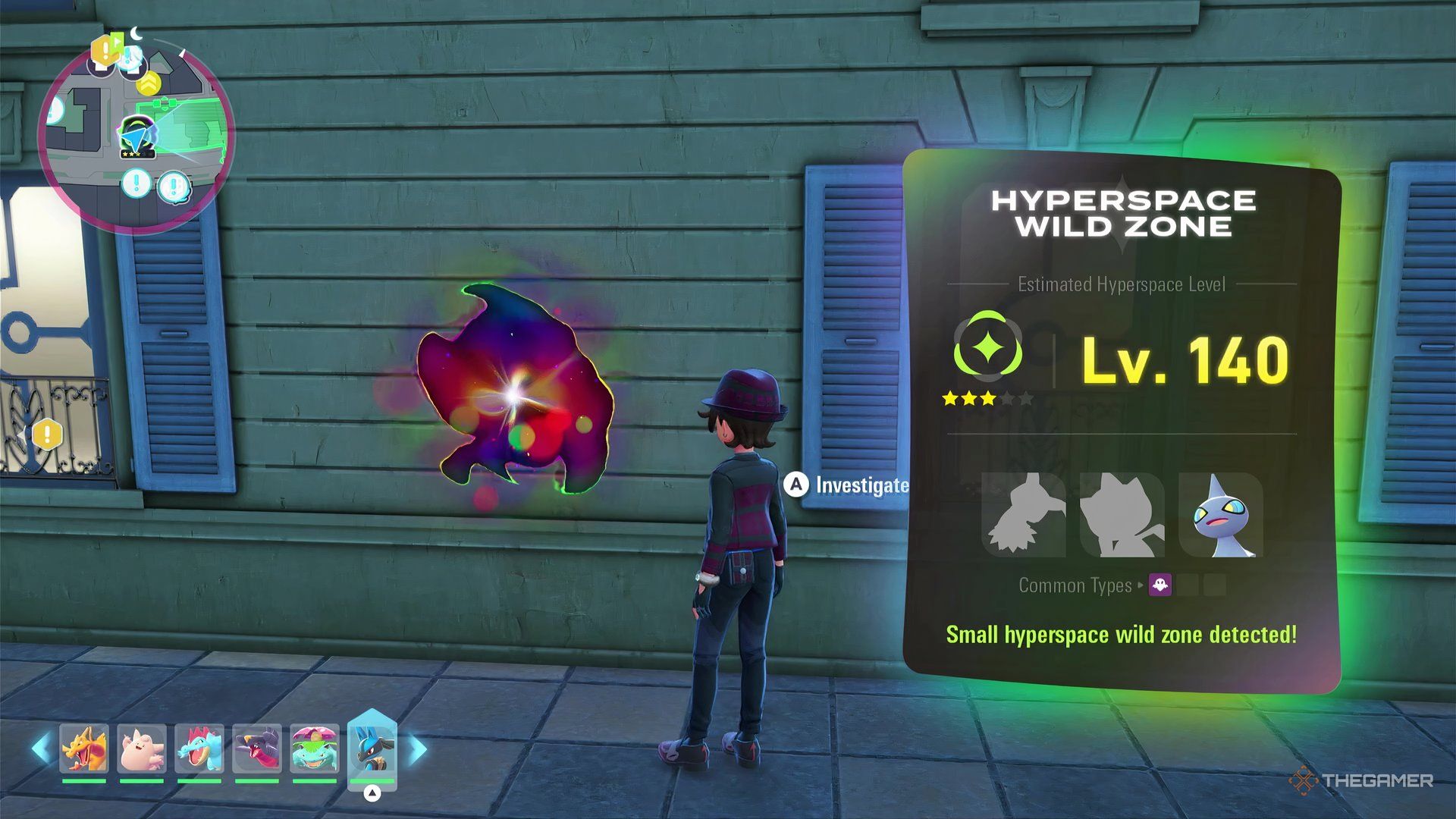Screen dimensions: 1456x819
Task: Select Venusaur from the party bar
Action: coord(315,748)
